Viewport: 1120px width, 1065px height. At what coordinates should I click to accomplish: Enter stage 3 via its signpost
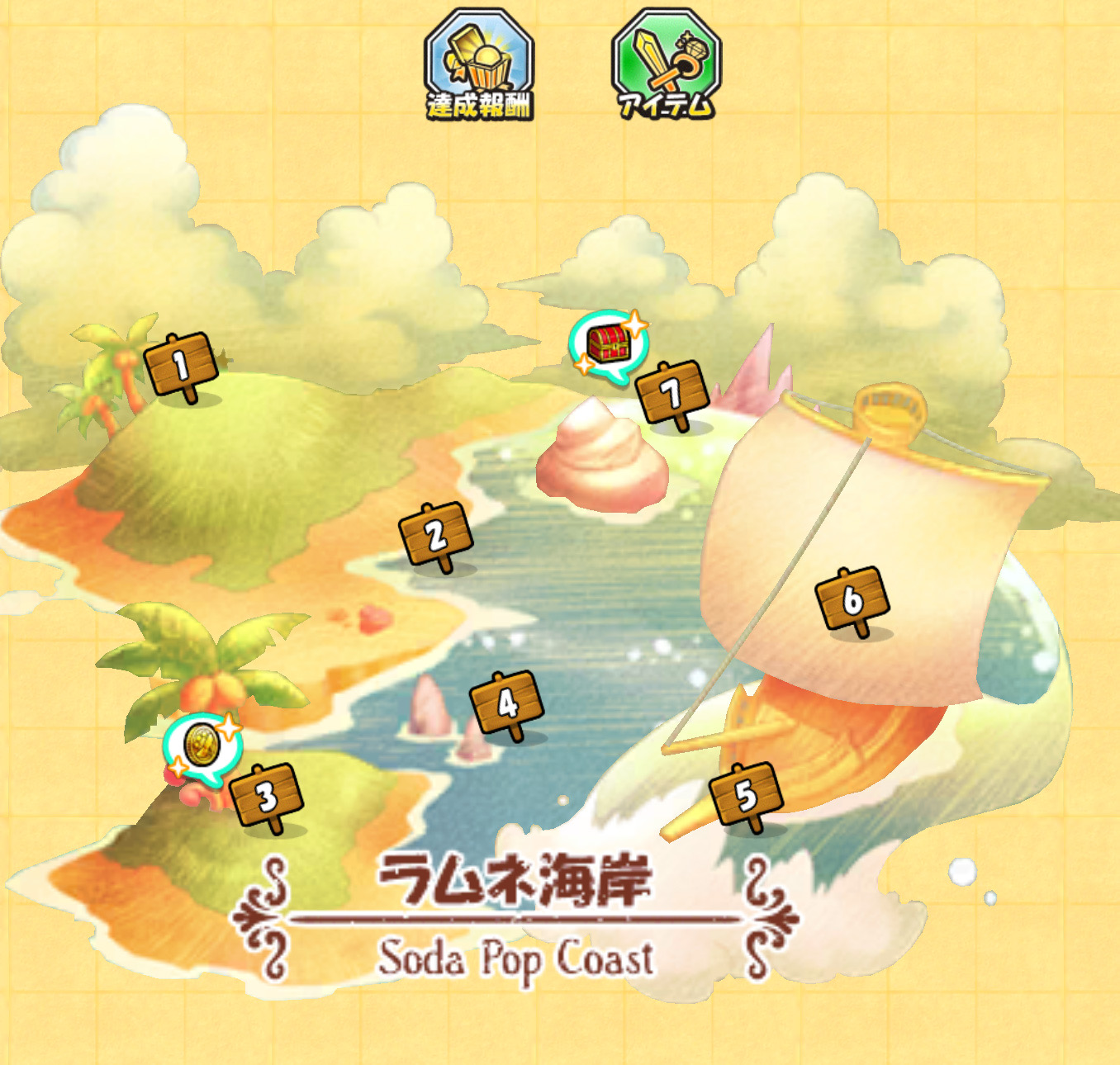click(x=267, y=797)
